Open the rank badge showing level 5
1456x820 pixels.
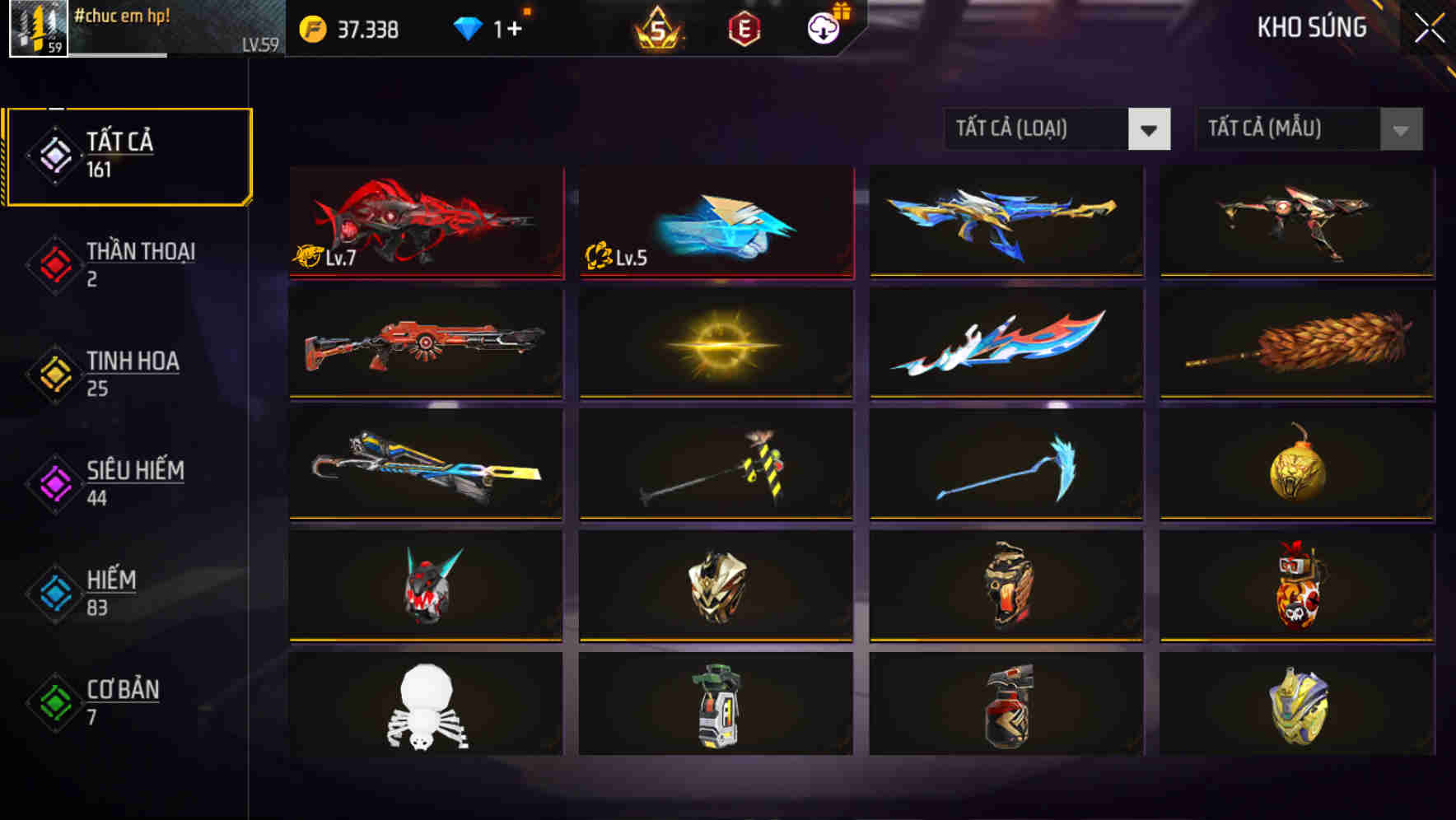coord(659,30)
